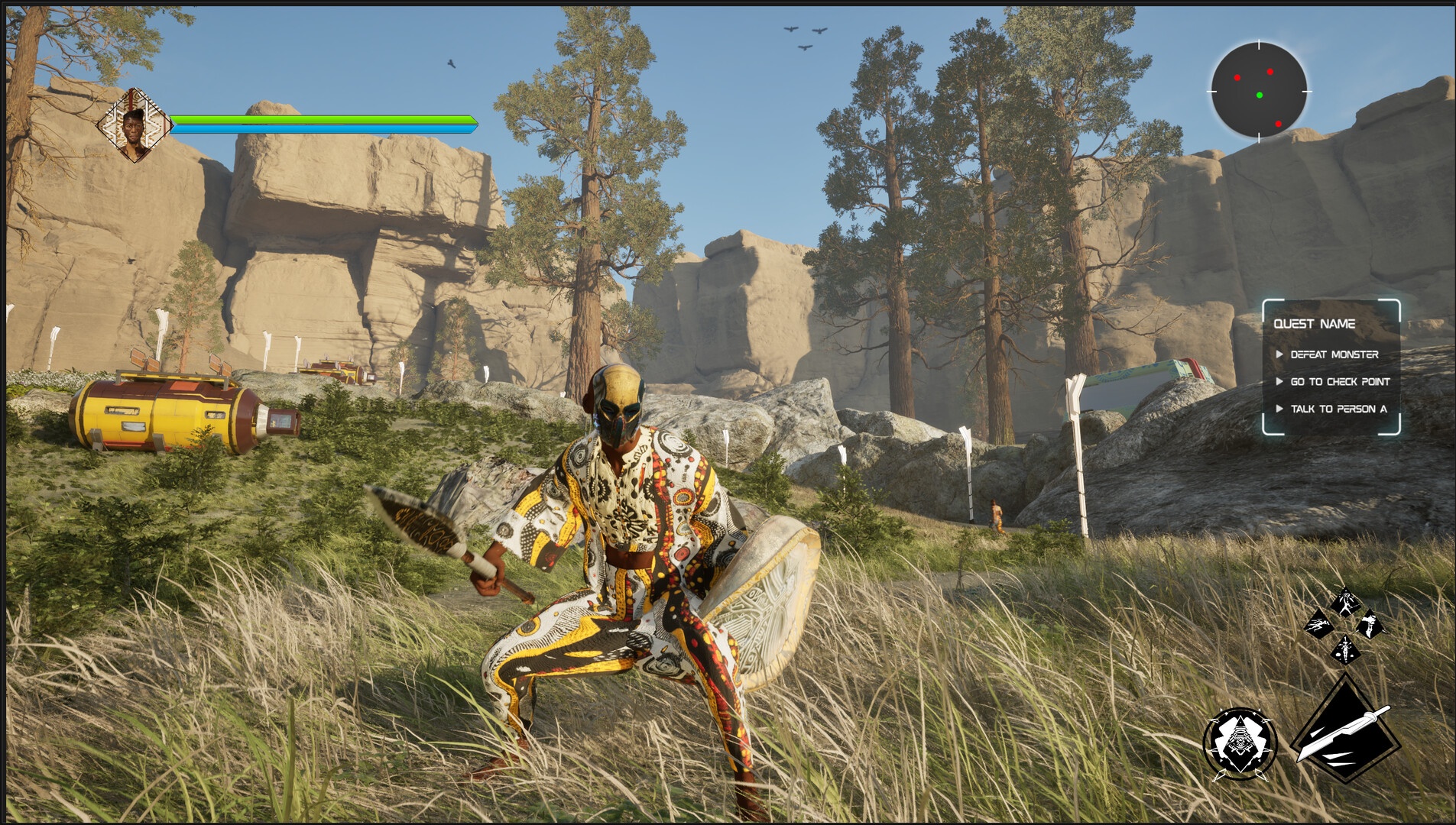Open the Quest Name tracker header

click(1315, 324)
